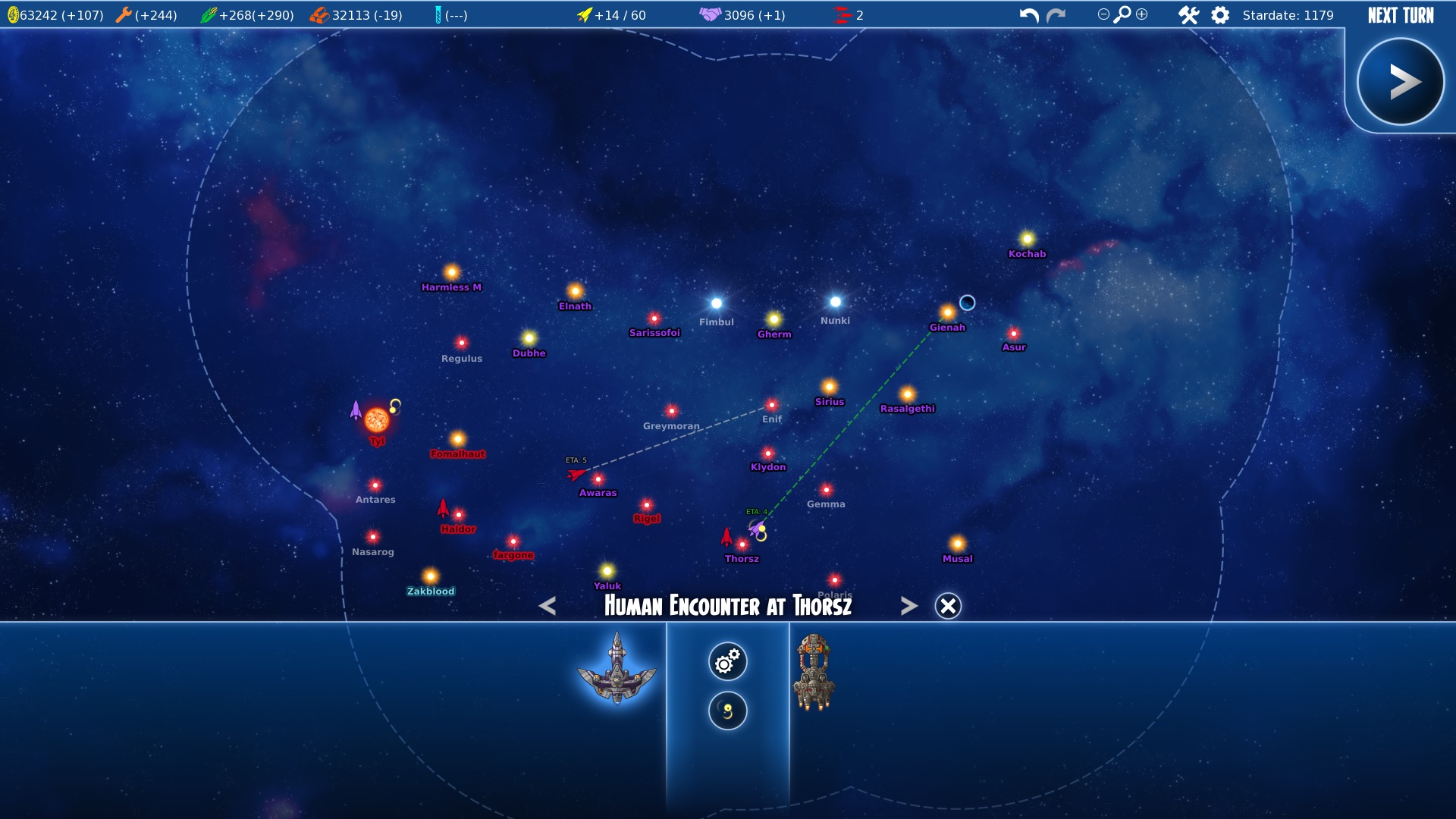Go to the previous encounter

(548, 606)
